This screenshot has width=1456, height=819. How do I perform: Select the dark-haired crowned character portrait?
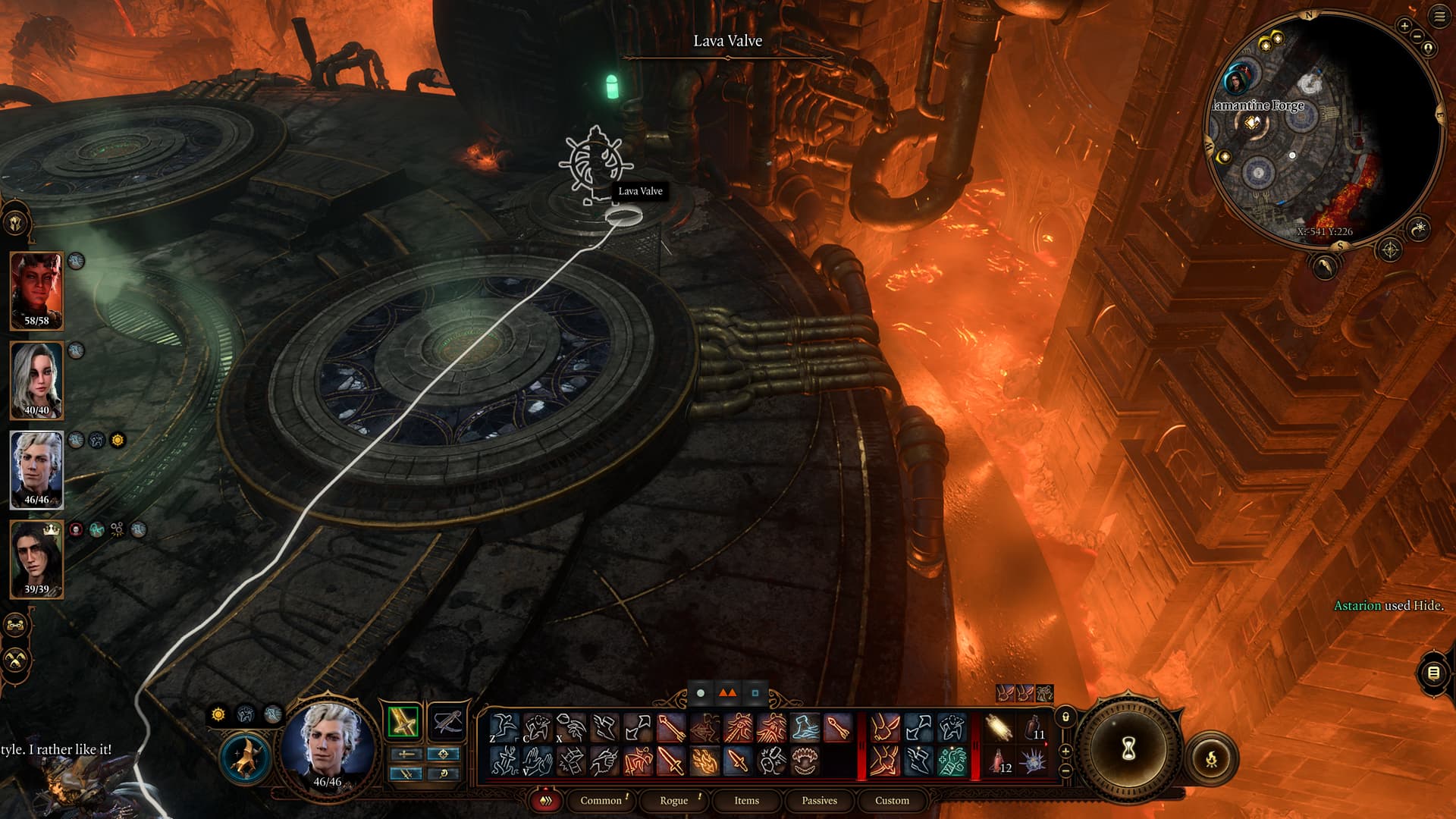tap(36, 558)
